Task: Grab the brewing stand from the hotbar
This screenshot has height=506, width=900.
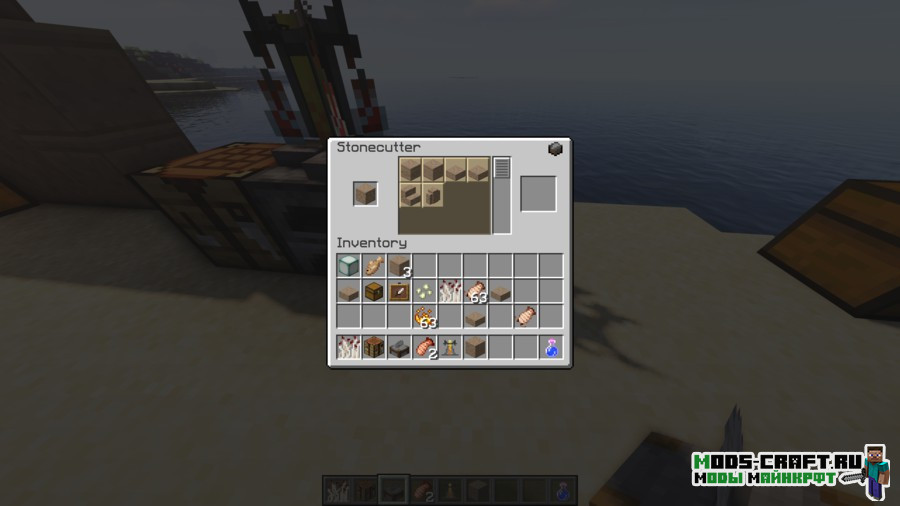Action: tap(450, 348)
